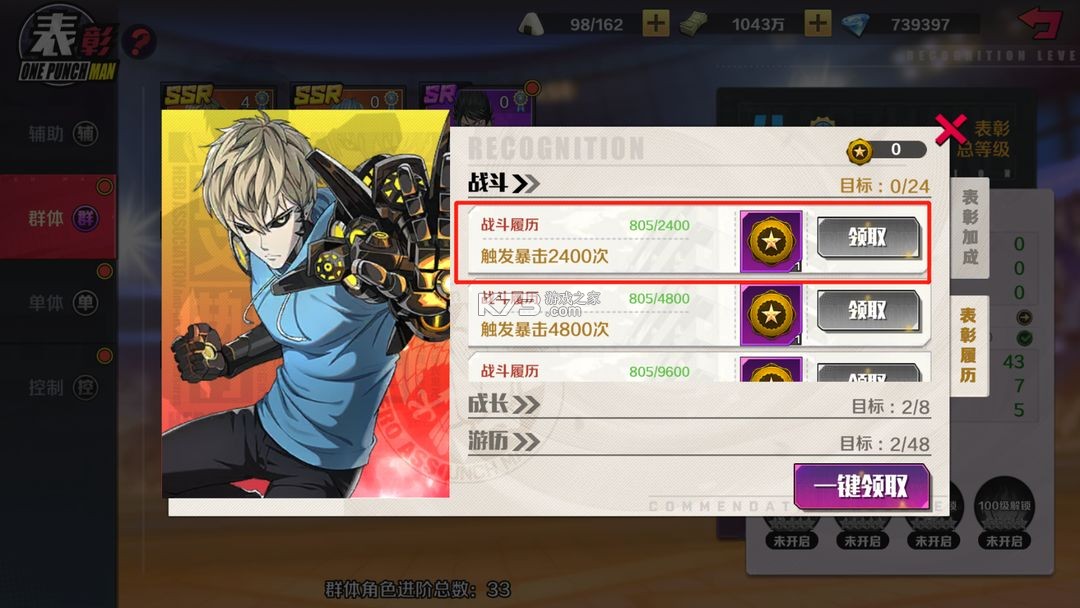Select the 辅助 category tab
Viewport: 1080px width, 608px height.
[60, 134]
